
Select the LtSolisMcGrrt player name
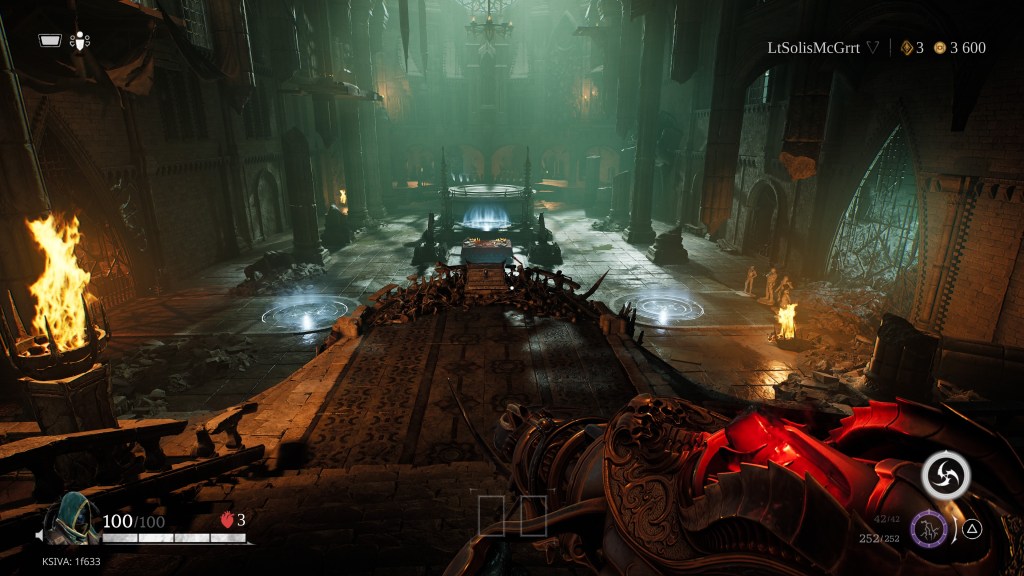click(x=813, y=47)
